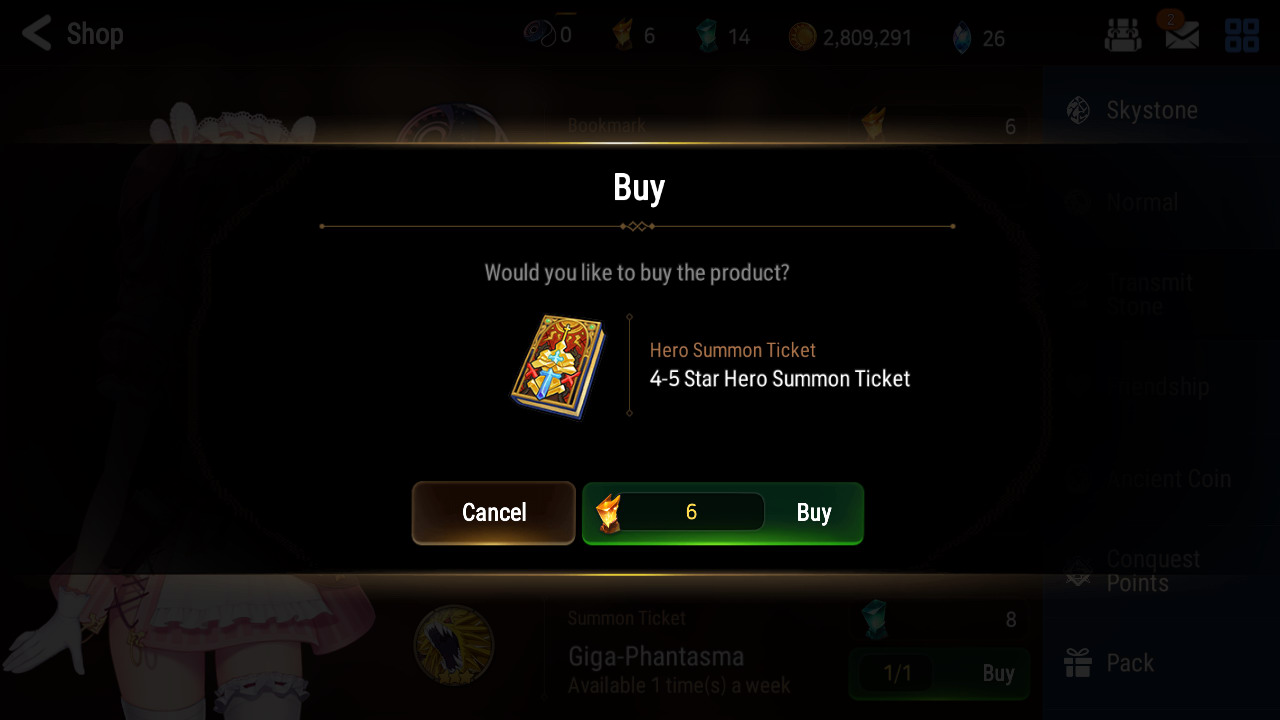1280x720 pixels.
Task: Confirm buying the Hero Summon Ticket
Action: [722, 513]
